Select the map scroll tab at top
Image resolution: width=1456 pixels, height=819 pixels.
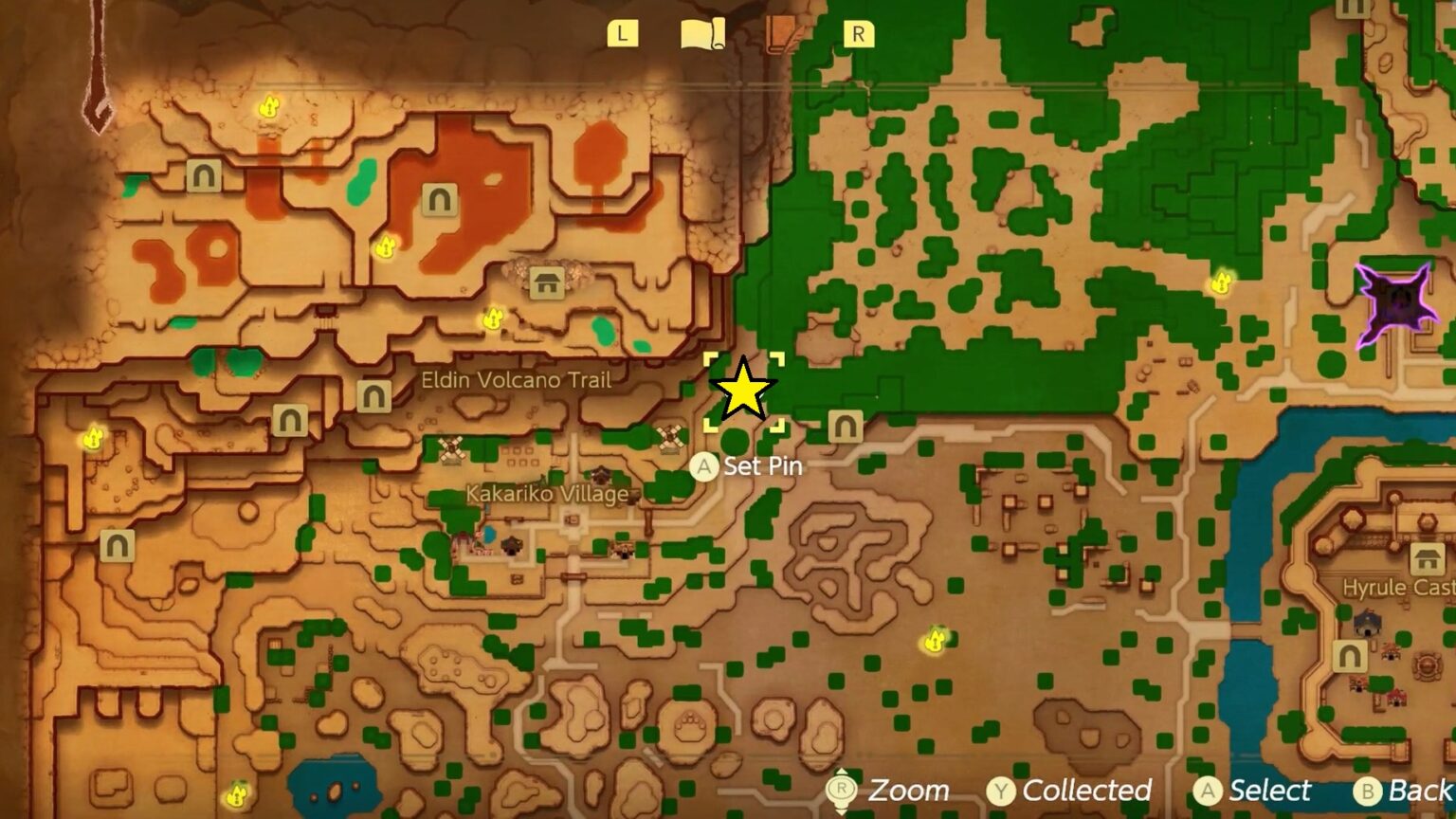pos(700,31)
